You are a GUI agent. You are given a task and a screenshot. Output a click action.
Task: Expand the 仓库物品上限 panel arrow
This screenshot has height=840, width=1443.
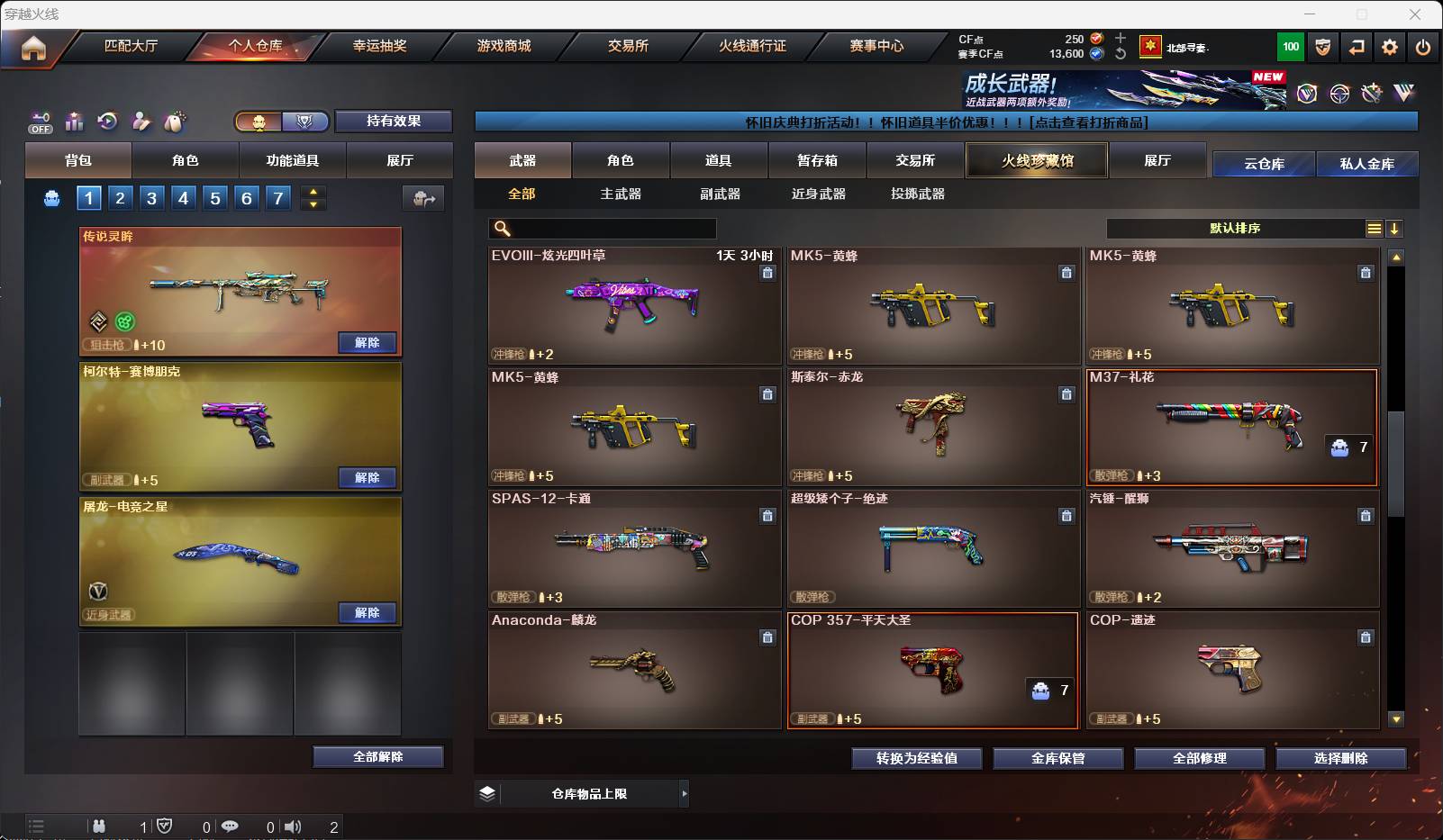click(685, 794)
